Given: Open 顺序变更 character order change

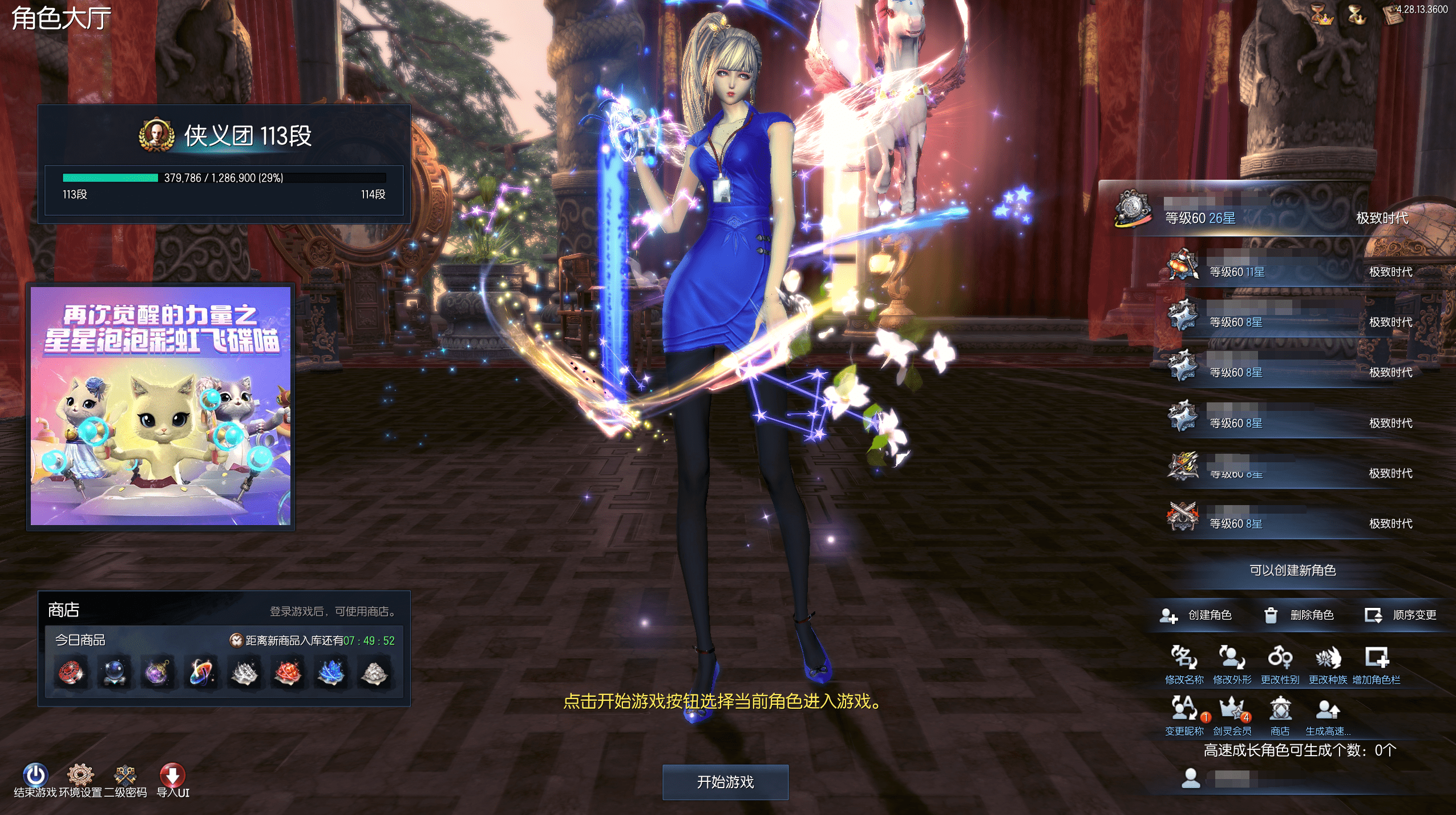Looking at the screenshot, I should [x=1401, y=615].
